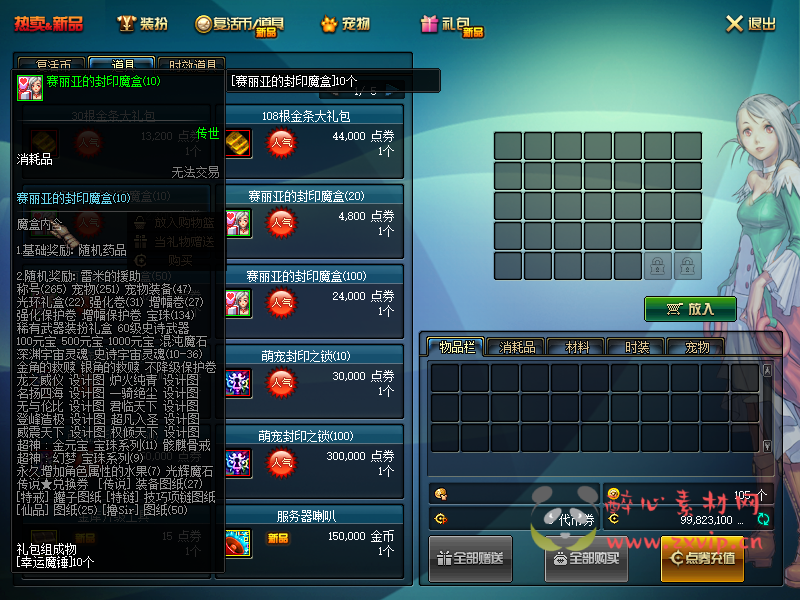This screenshot has width=800, height=600.
Task: Select the 复活币/道具 shop tab
Action: (x=237, y=23)
